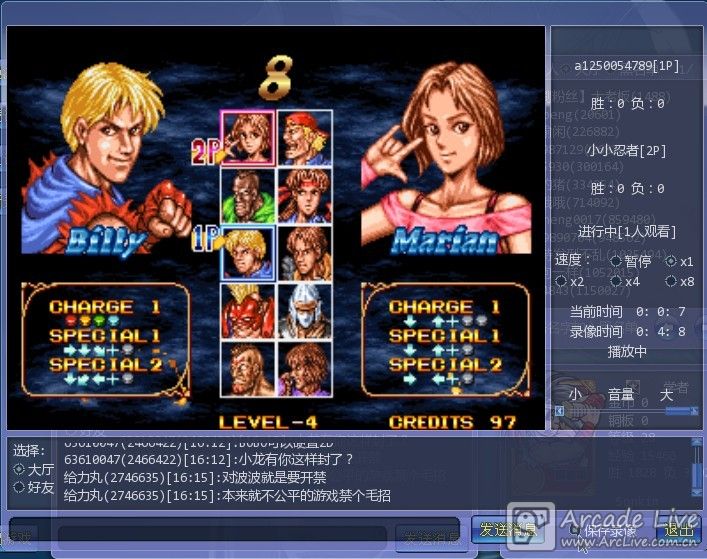Pick the silver-masked ninja portrait
This screenshot has height=559, width=707.
[305, 311]
